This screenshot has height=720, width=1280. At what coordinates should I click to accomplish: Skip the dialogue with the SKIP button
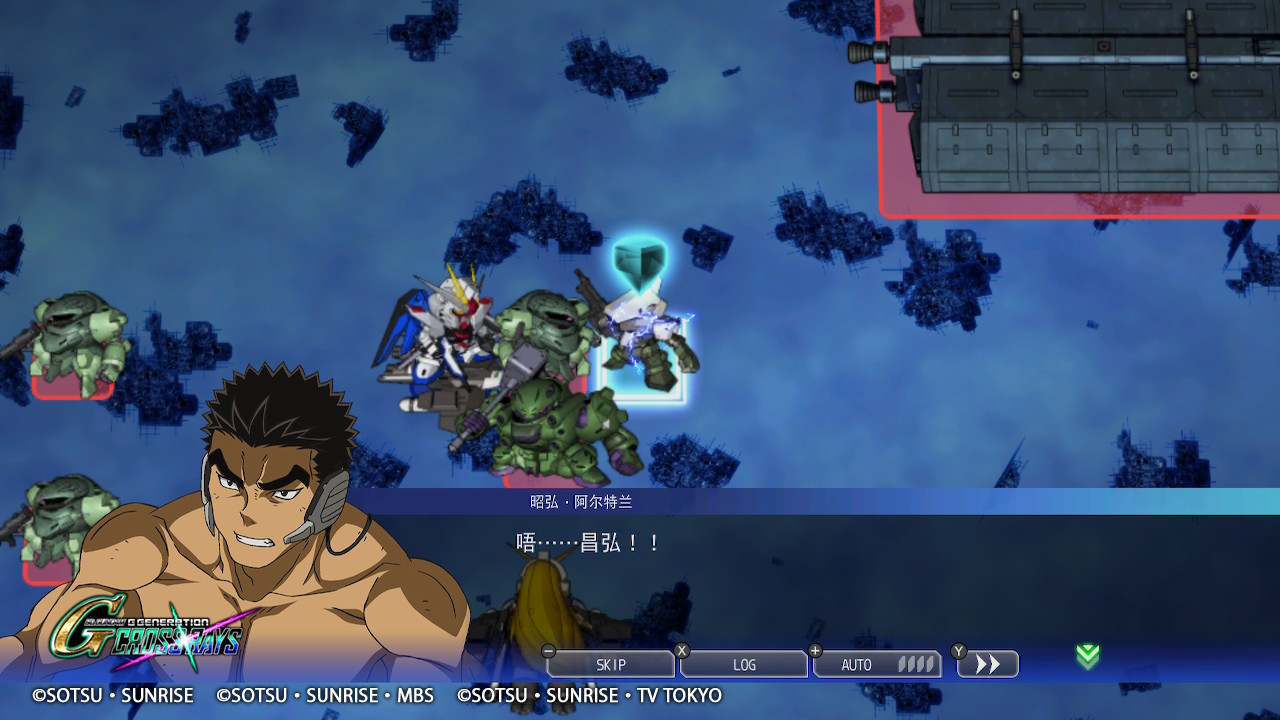tap(611, 665)
